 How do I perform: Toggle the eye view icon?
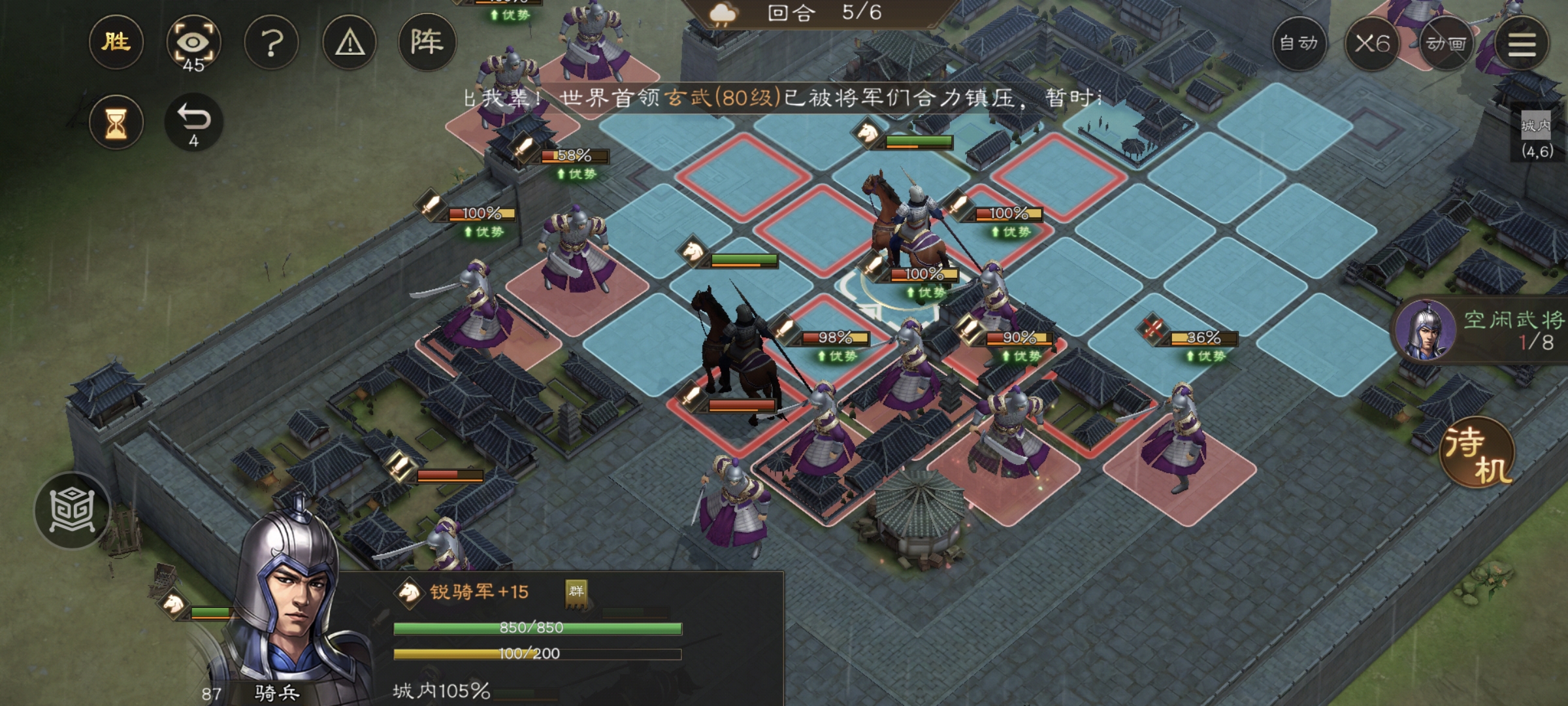pyautogui.click(x=193, y=43)
